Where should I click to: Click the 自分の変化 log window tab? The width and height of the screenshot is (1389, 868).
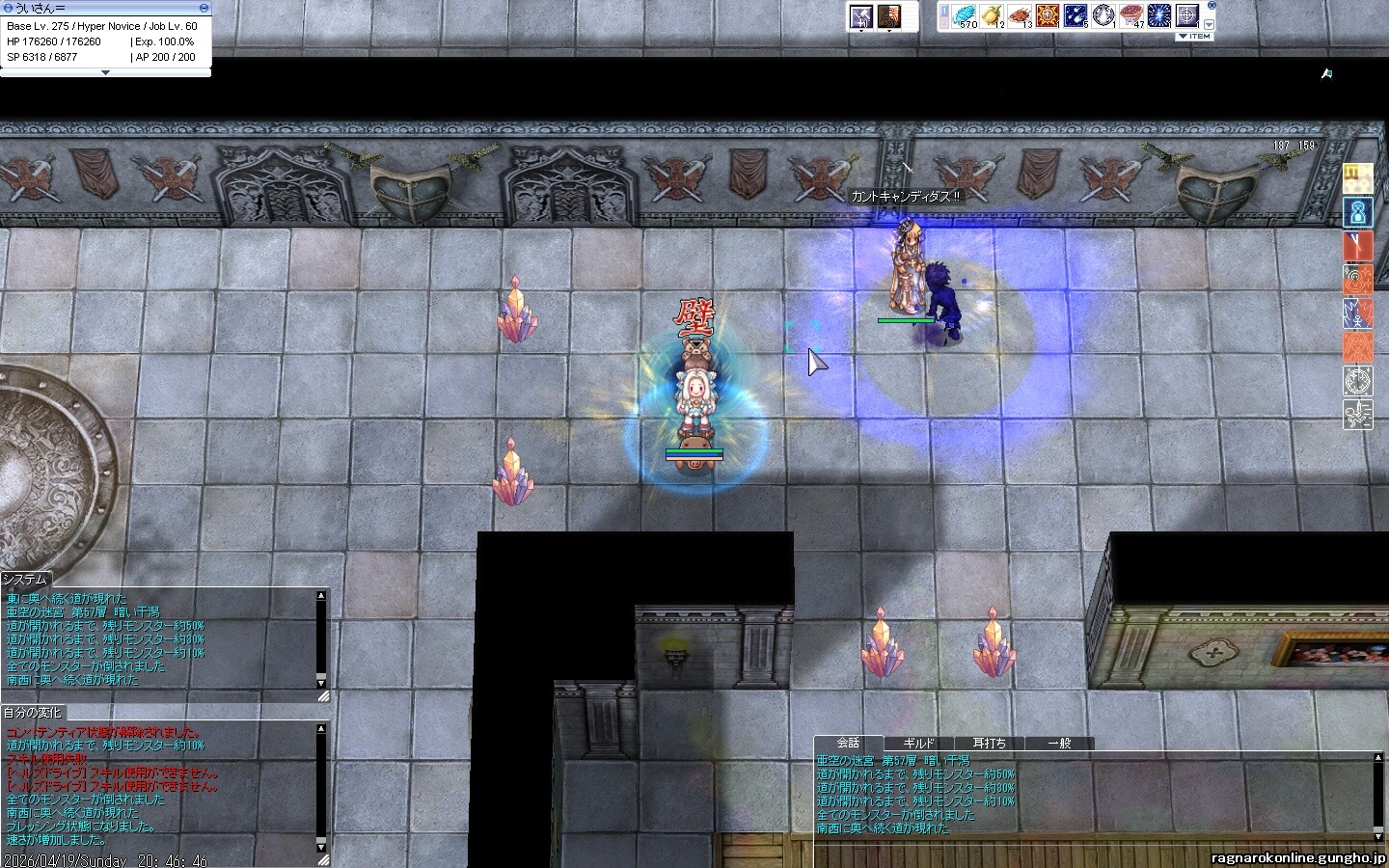tap(33, 713)
